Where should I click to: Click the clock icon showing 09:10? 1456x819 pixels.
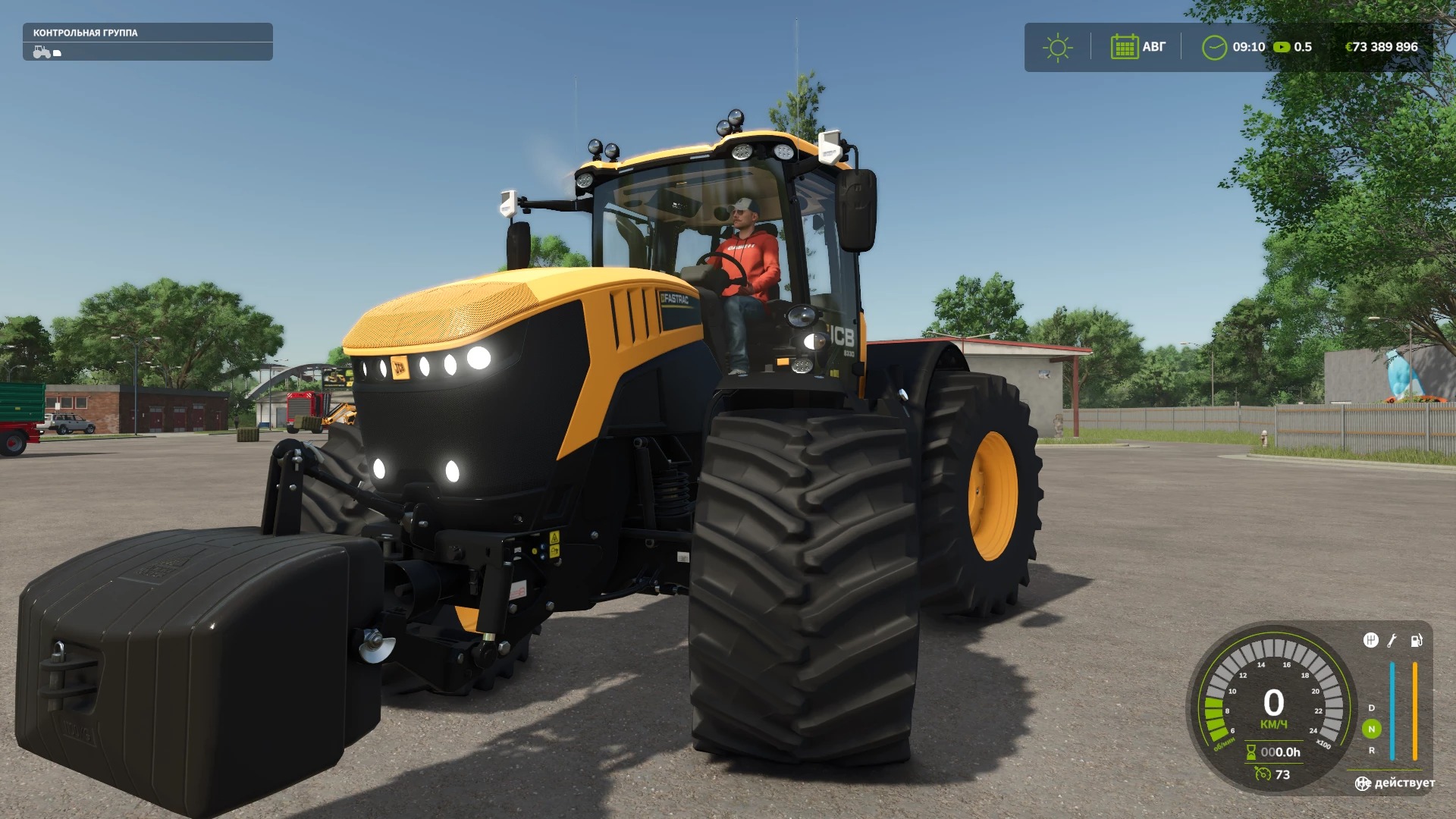pos(1214,48)
